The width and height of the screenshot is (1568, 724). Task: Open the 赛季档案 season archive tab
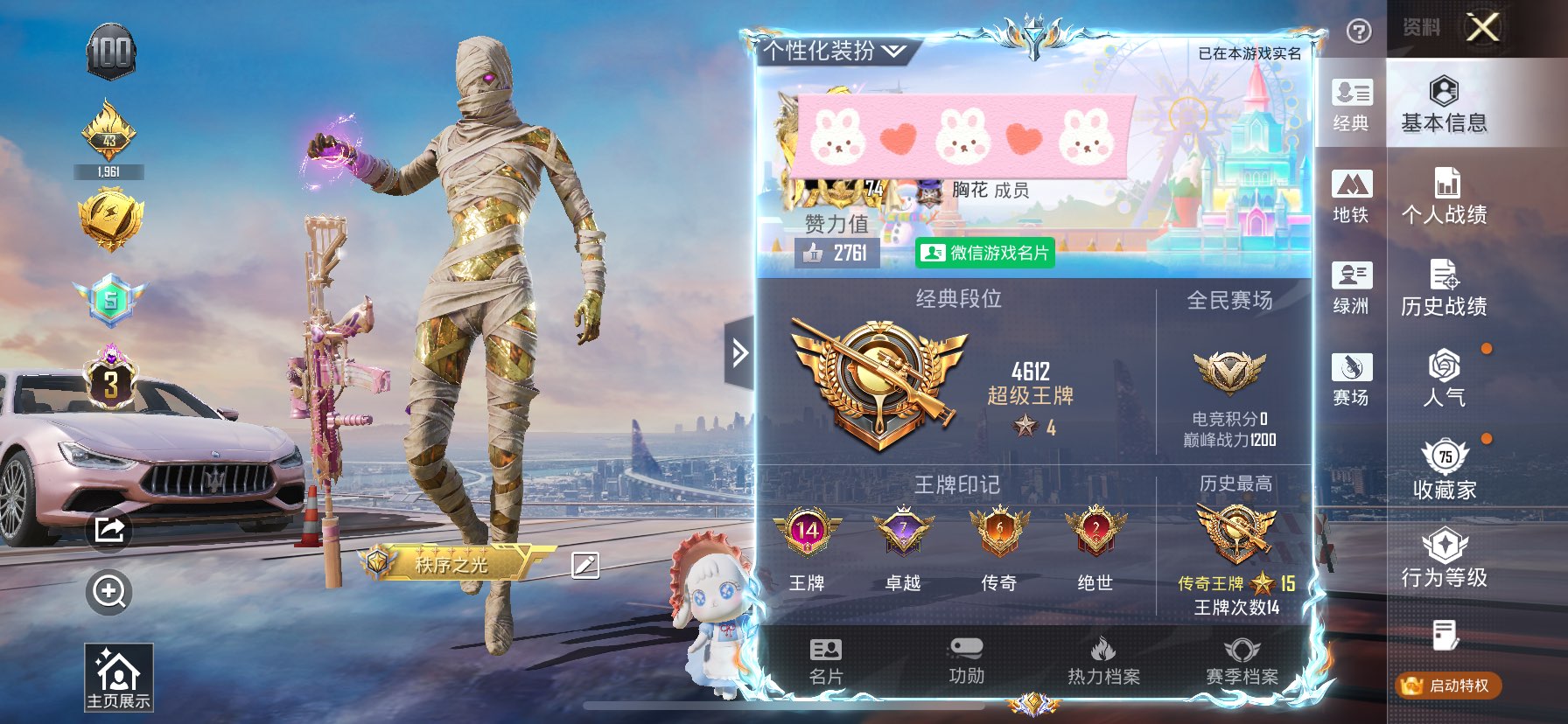[1242, 661]
